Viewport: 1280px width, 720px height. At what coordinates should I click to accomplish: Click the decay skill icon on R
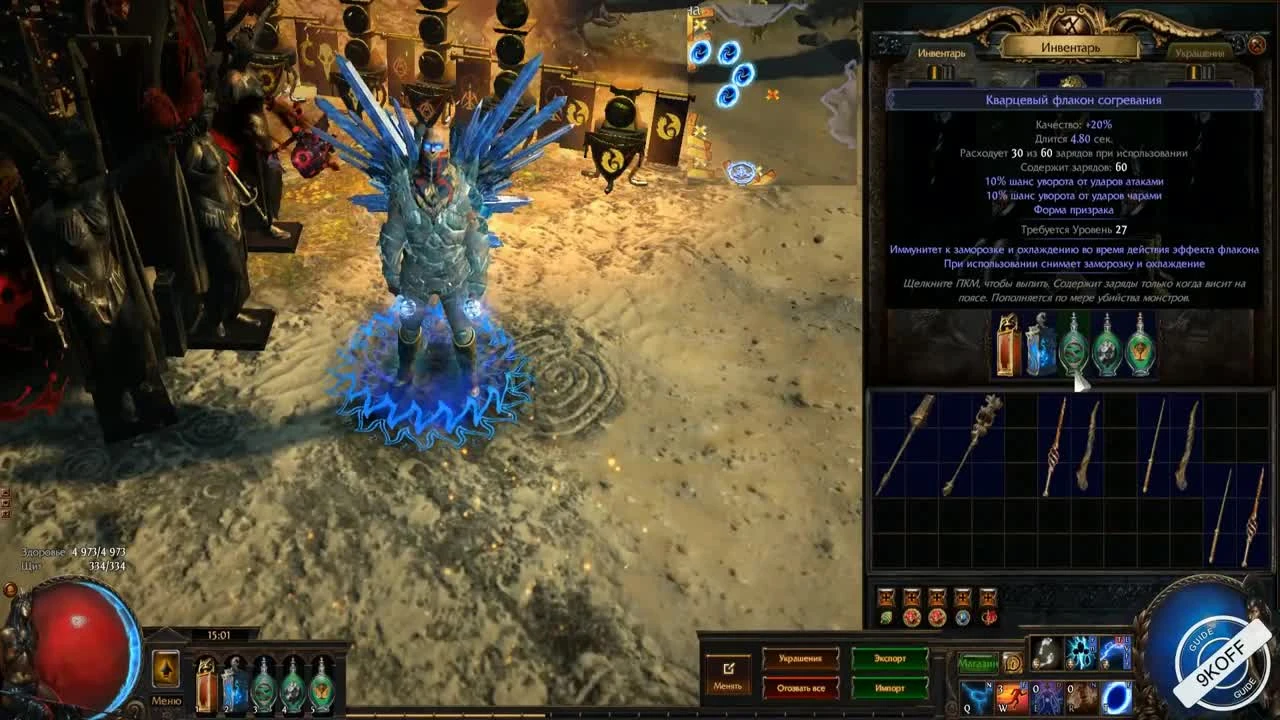coord(1081,697)
